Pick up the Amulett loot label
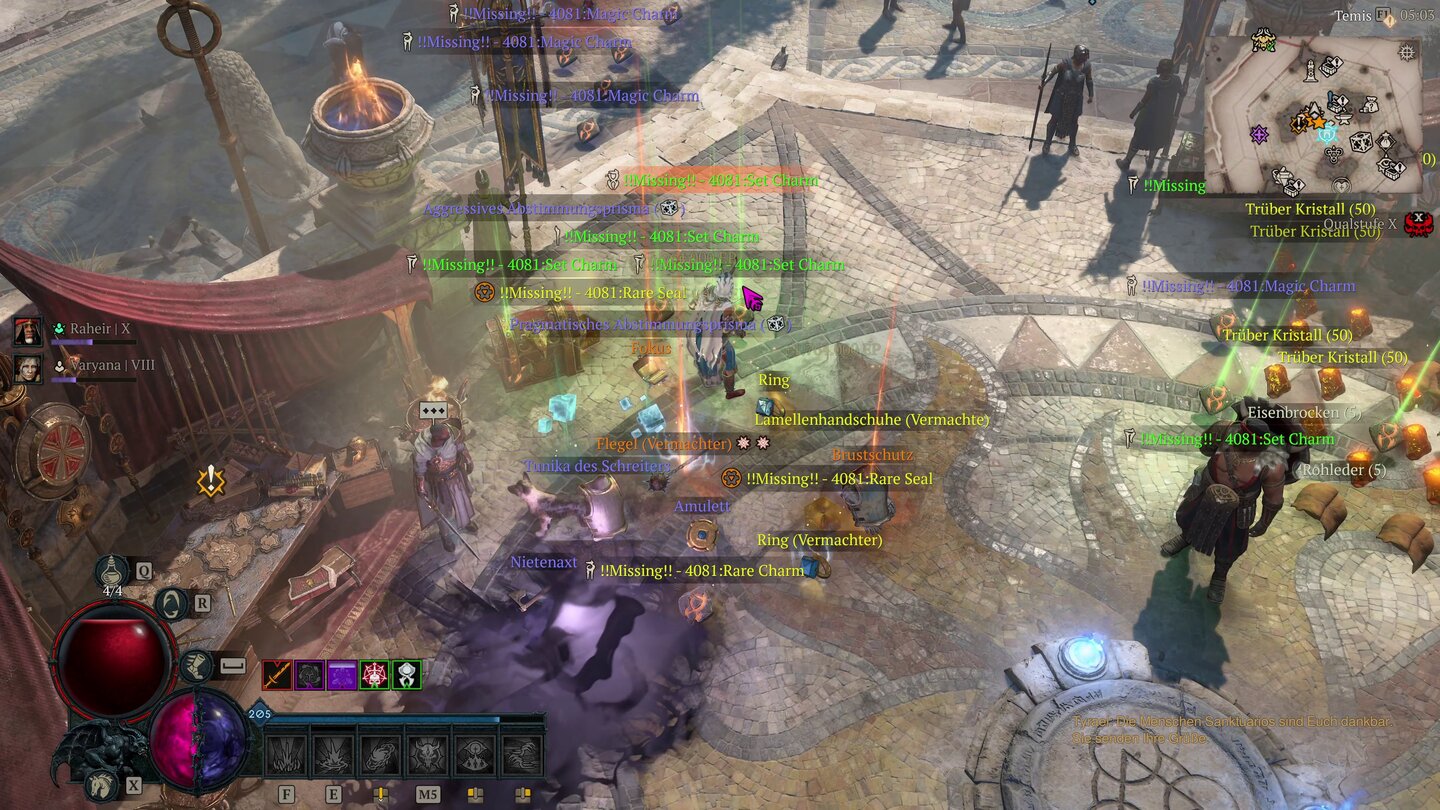This screenshot has height=810, width=1440. pos(702,505)
